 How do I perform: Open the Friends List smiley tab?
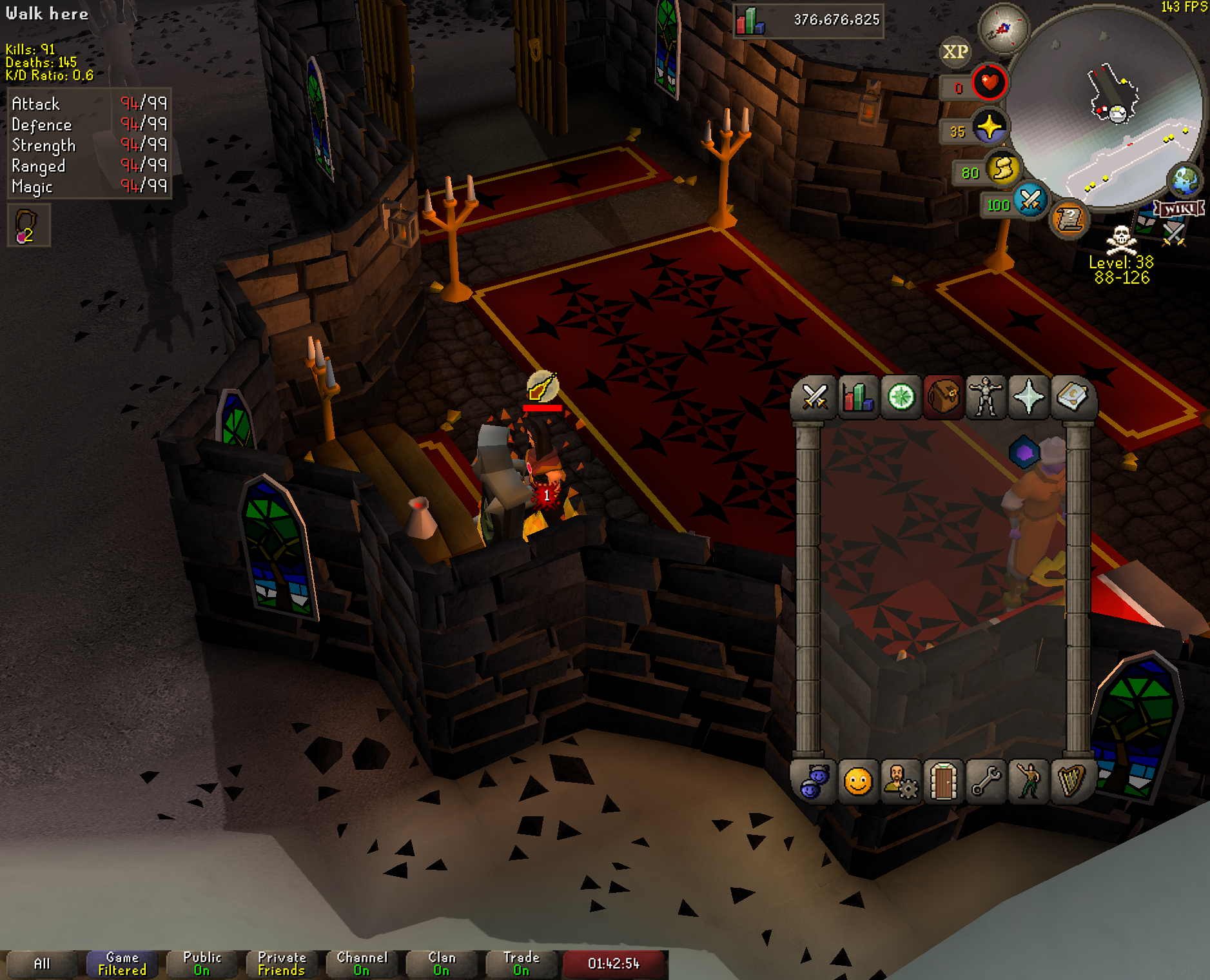[x=858, y=782]
